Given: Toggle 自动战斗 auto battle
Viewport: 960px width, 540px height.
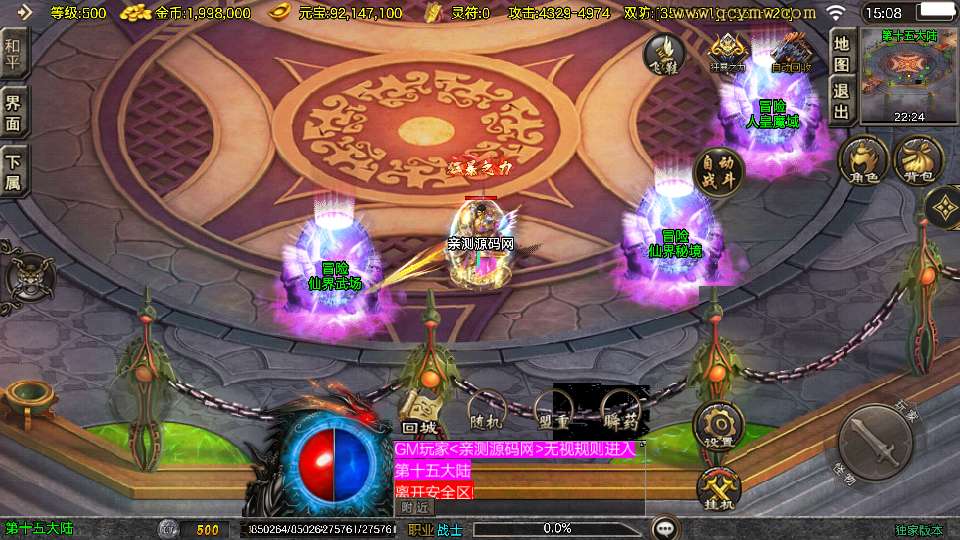Looking at the screenshot, I should point(718,172).
